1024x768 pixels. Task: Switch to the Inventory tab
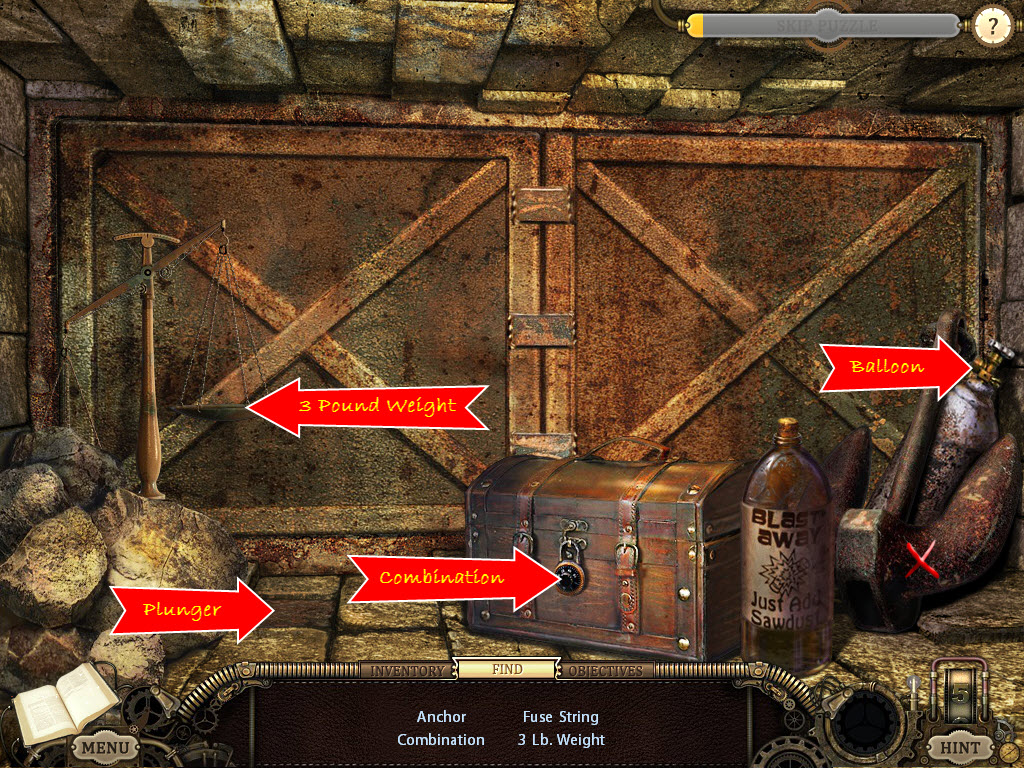click(x=407, y=670)
